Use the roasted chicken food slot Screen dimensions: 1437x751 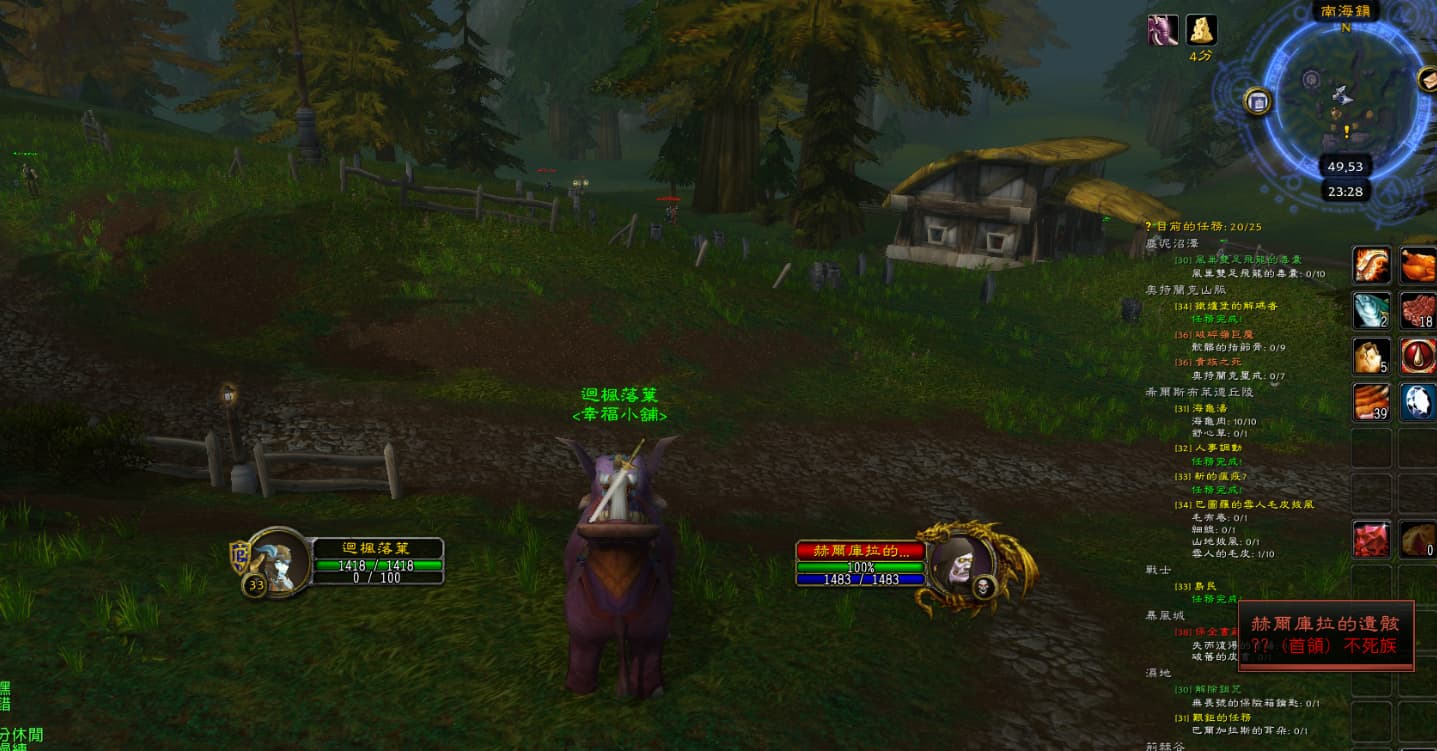click(1417, 265)
